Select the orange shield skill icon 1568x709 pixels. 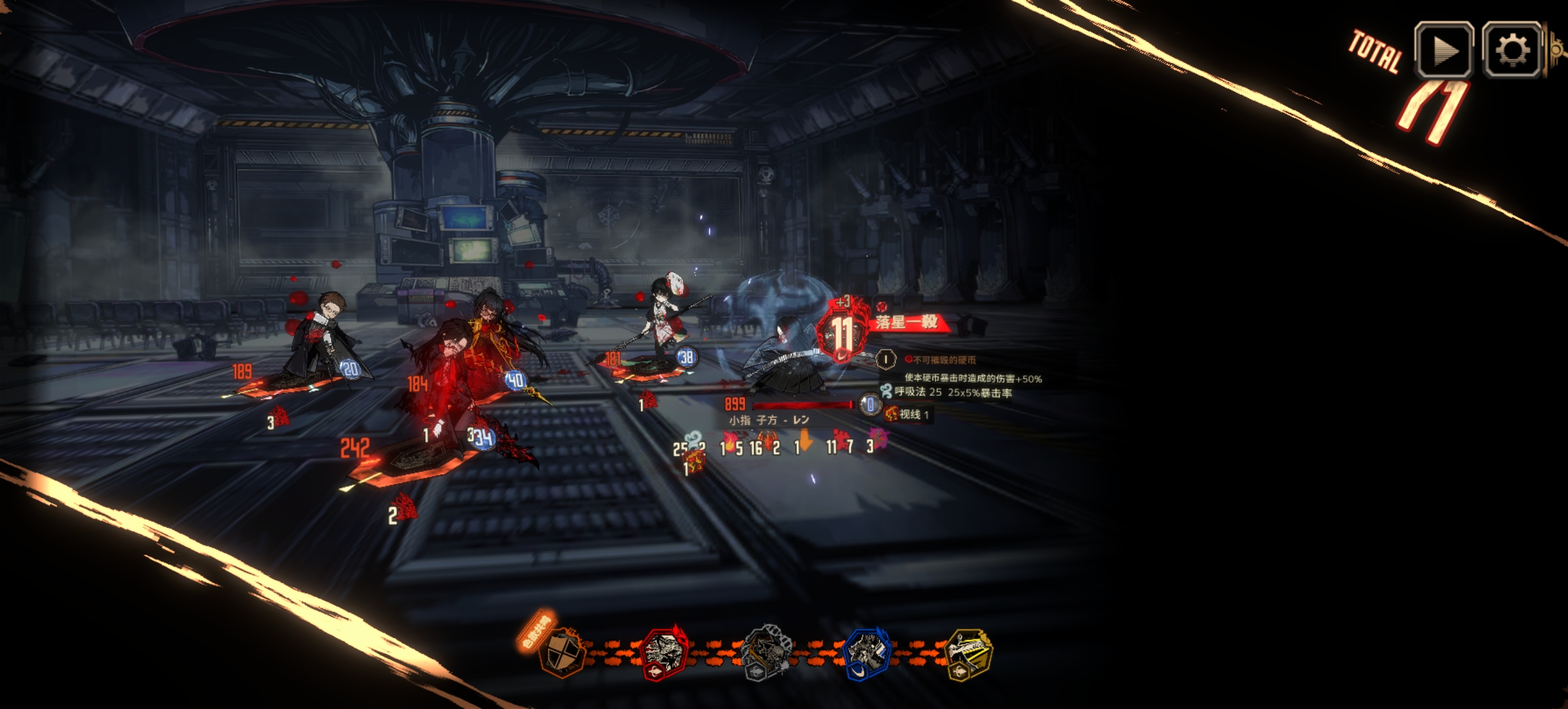(562, 653)
